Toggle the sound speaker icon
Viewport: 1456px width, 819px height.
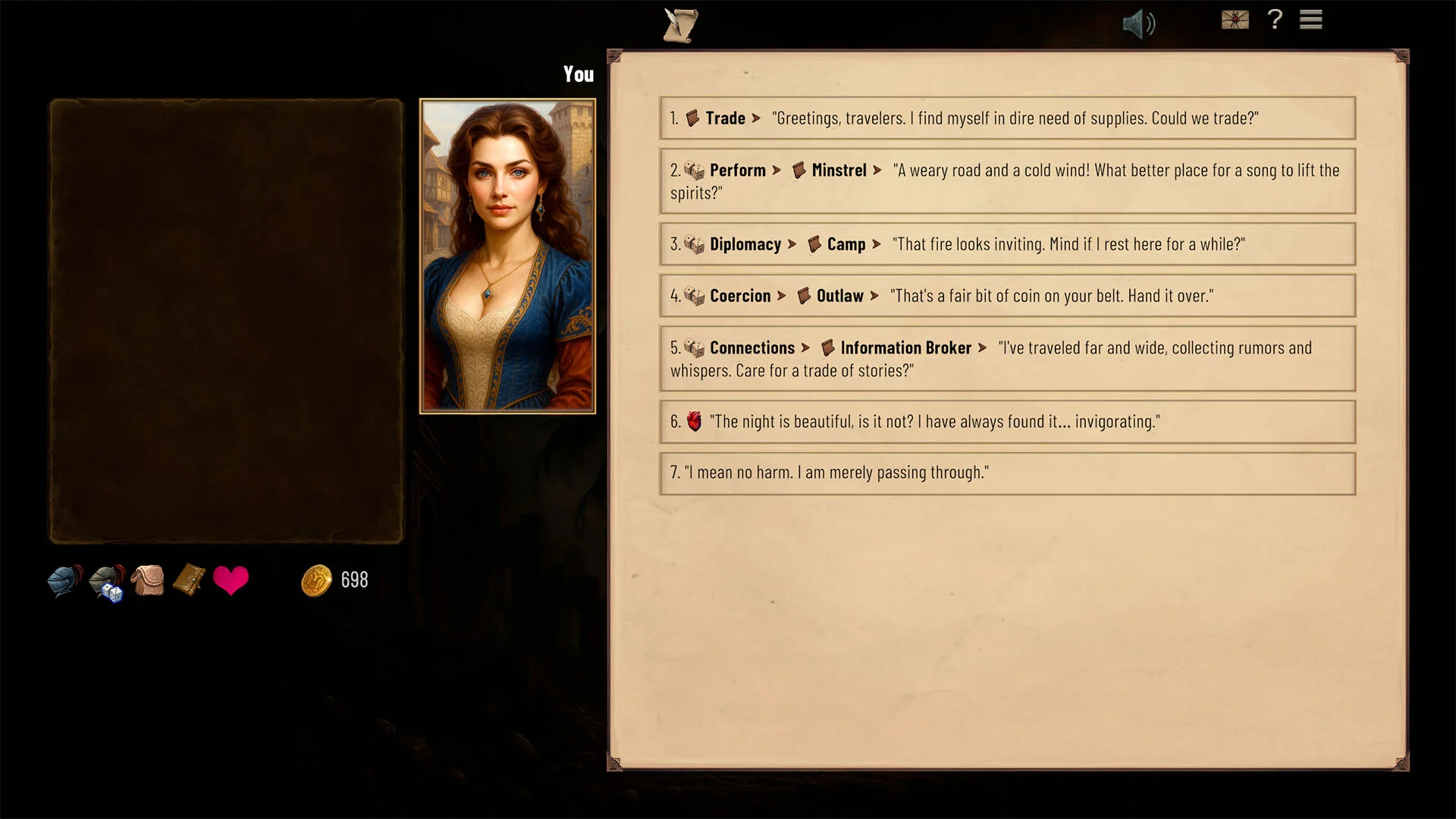tap(1138, 24)
